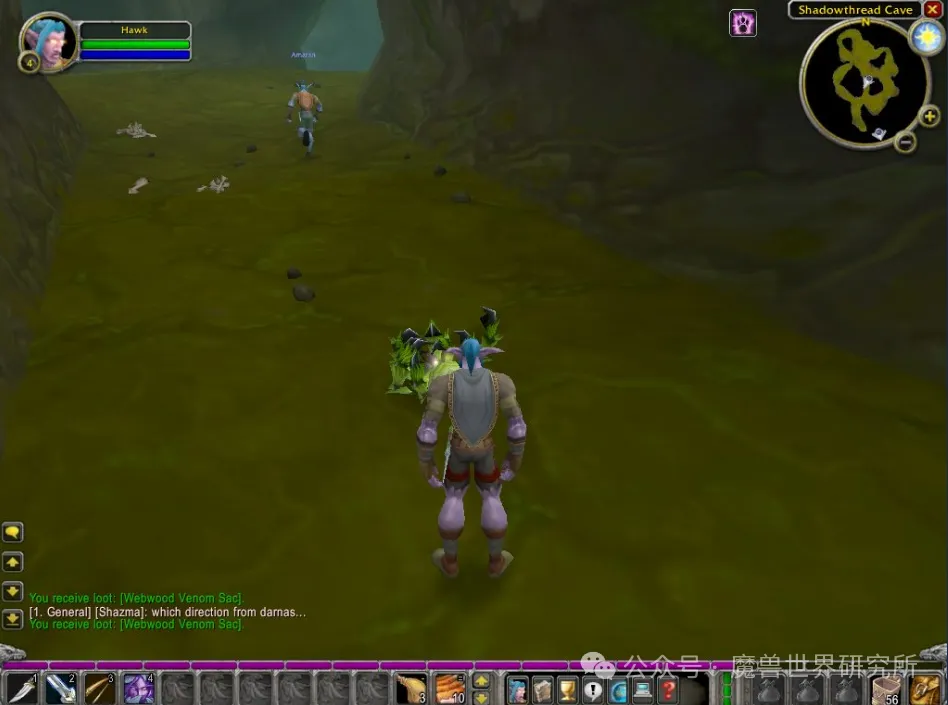Open the quest log exclamation mark button
The height and width of the screenshot is (705, 948).
[x=593, y=689]
